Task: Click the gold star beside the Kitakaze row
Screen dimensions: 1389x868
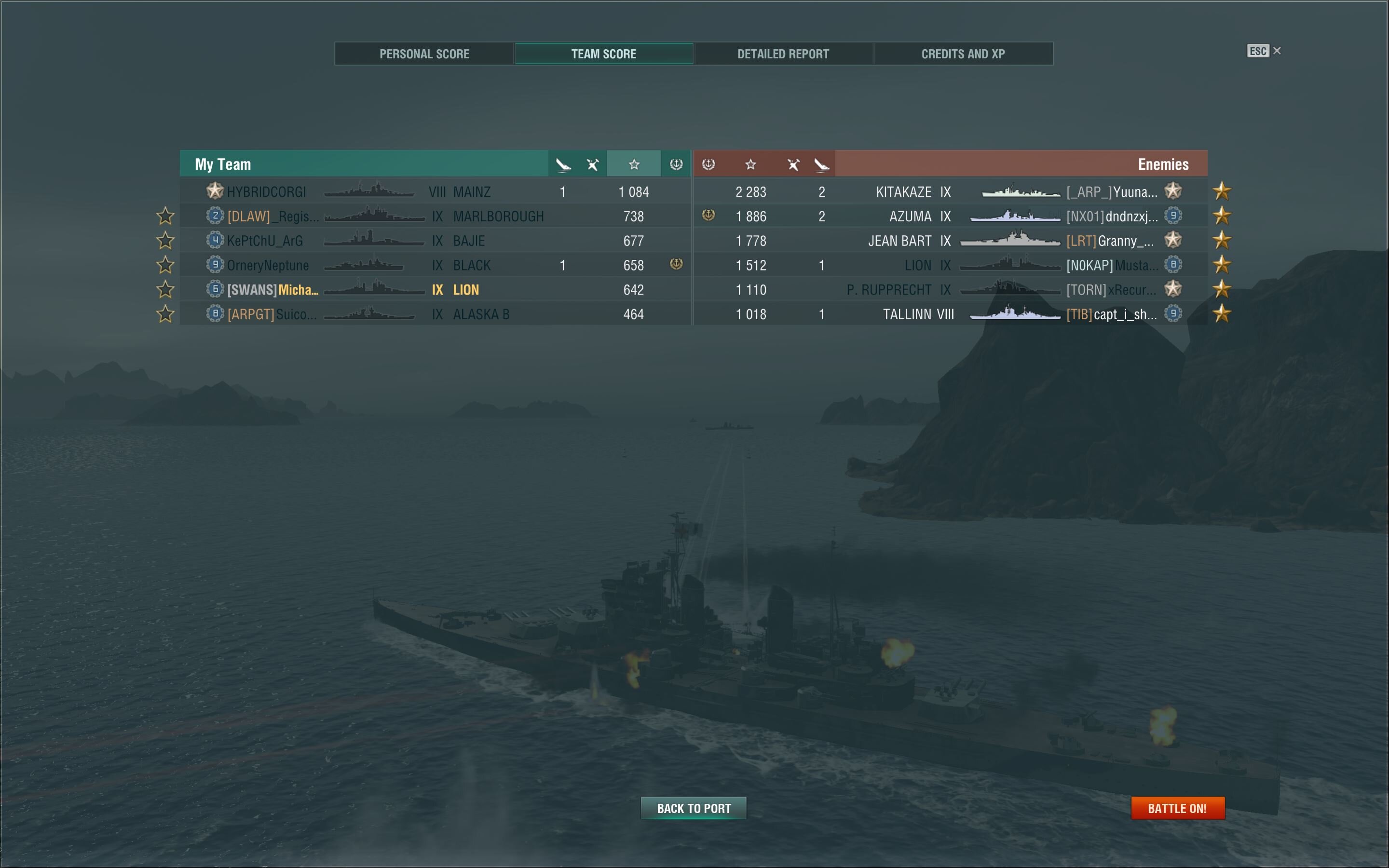Action: [1221, 190]
